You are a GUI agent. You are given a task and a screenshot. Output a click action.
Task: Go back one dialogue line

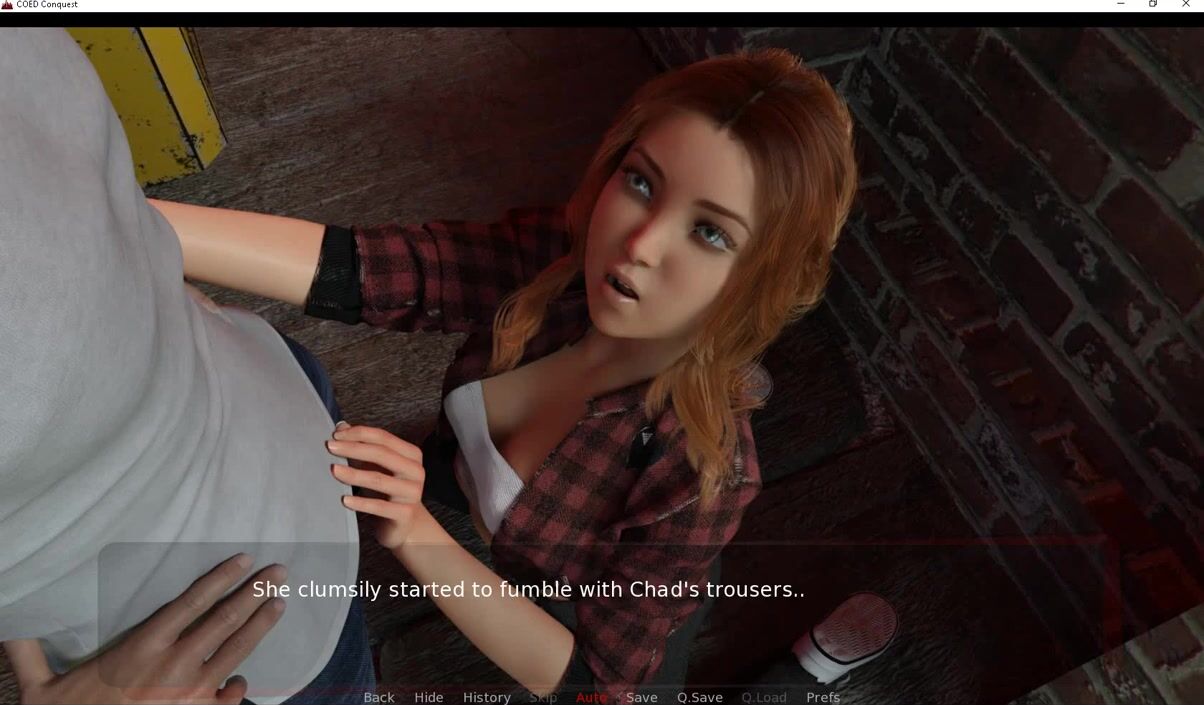378,697
